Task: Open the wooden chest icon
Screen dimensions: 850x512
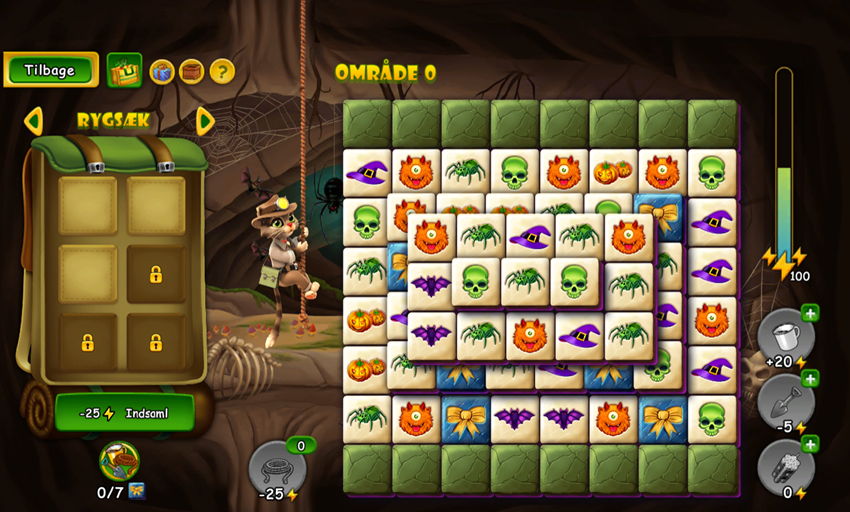Action: (192, 71)
